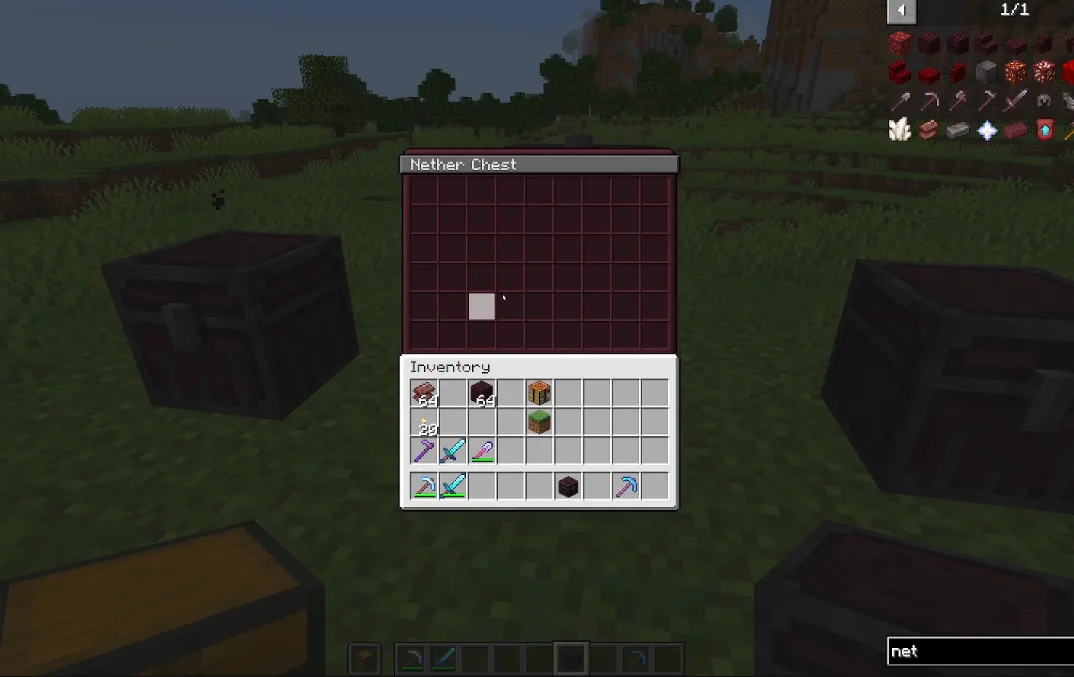
Task: Grab the crafting table from inventory
Action: click(540, 394)
